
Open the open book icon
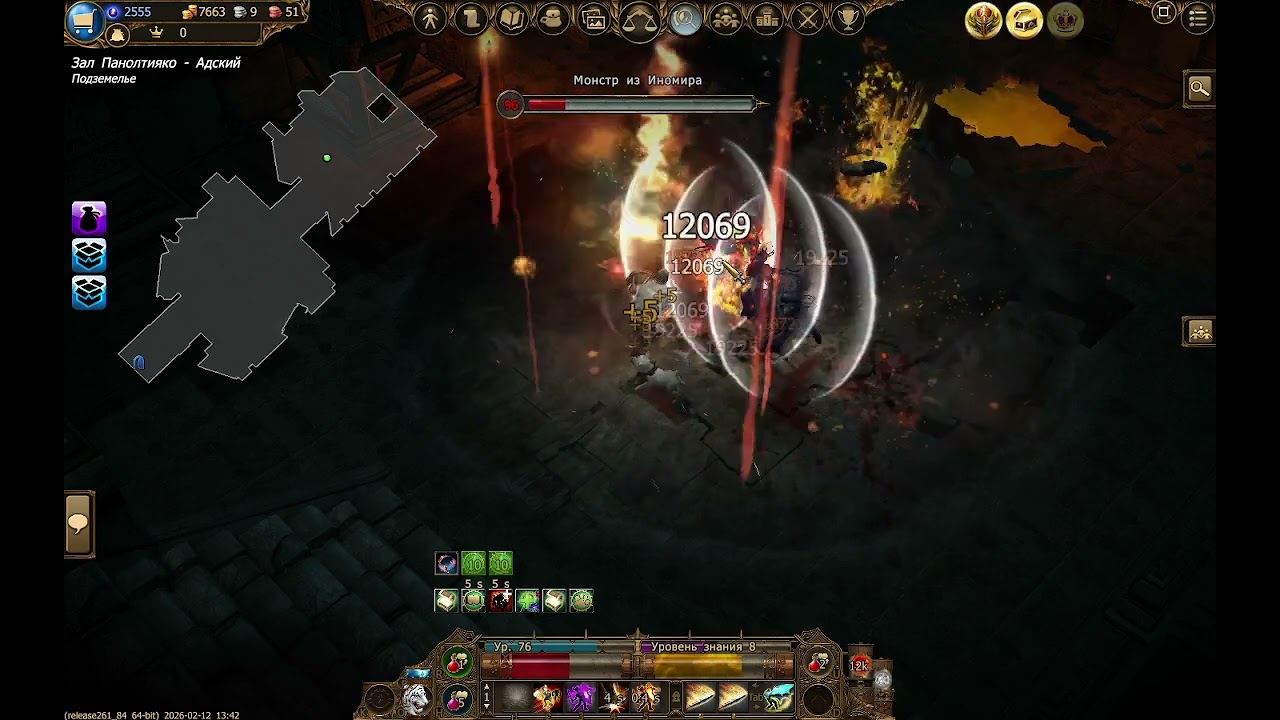[x=512, y=19]
